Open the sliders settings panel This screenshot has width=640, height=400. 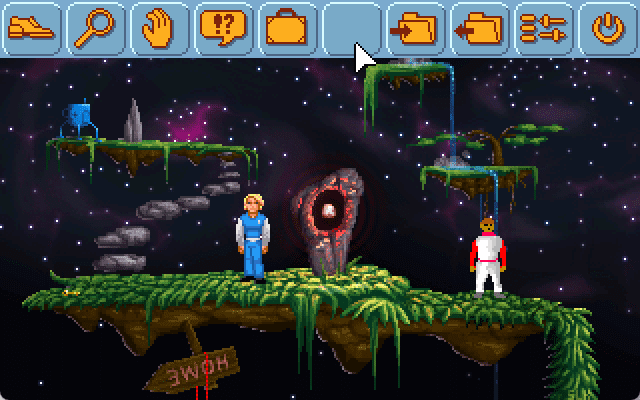(543, 27)
